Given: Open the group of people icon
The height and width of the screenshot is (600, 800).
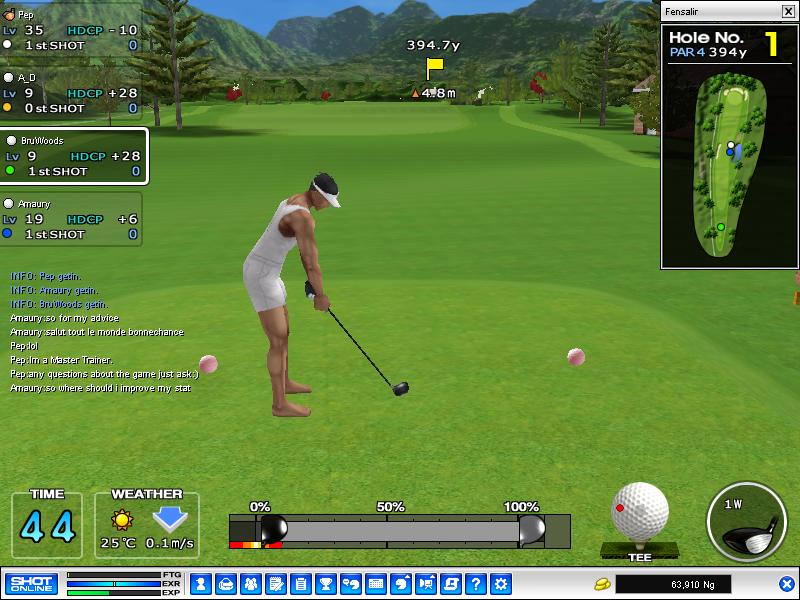Looking at the screenshot, I should tap(250, 584).
